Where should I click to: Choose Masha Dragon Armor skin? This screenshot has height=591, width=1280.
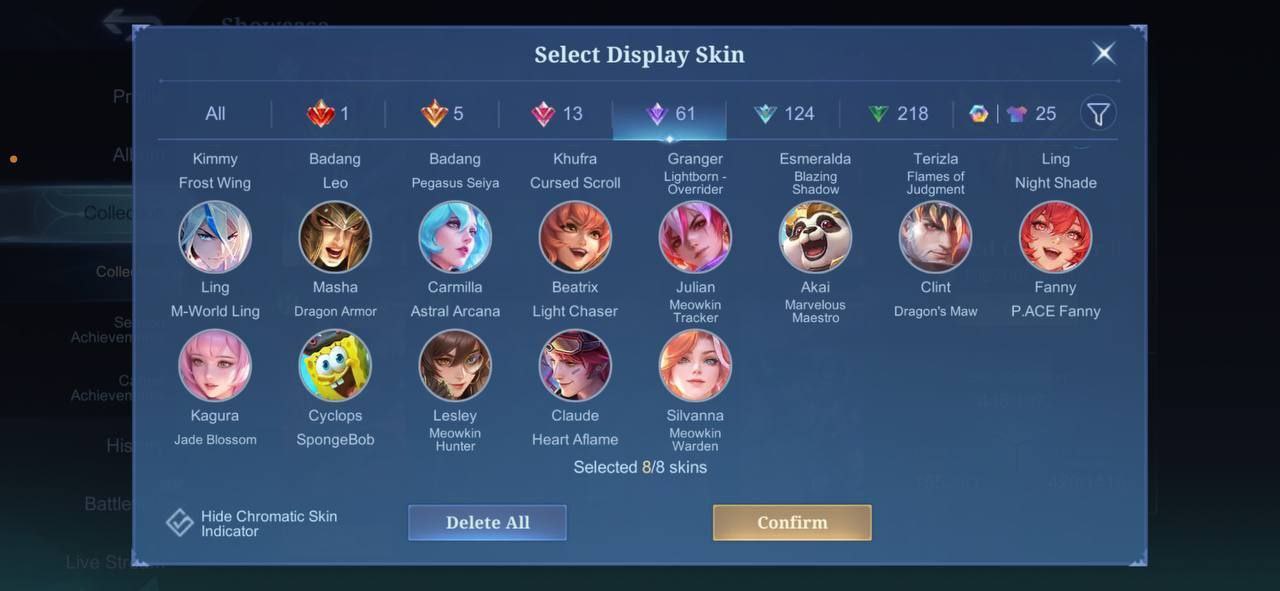[335, 238]
